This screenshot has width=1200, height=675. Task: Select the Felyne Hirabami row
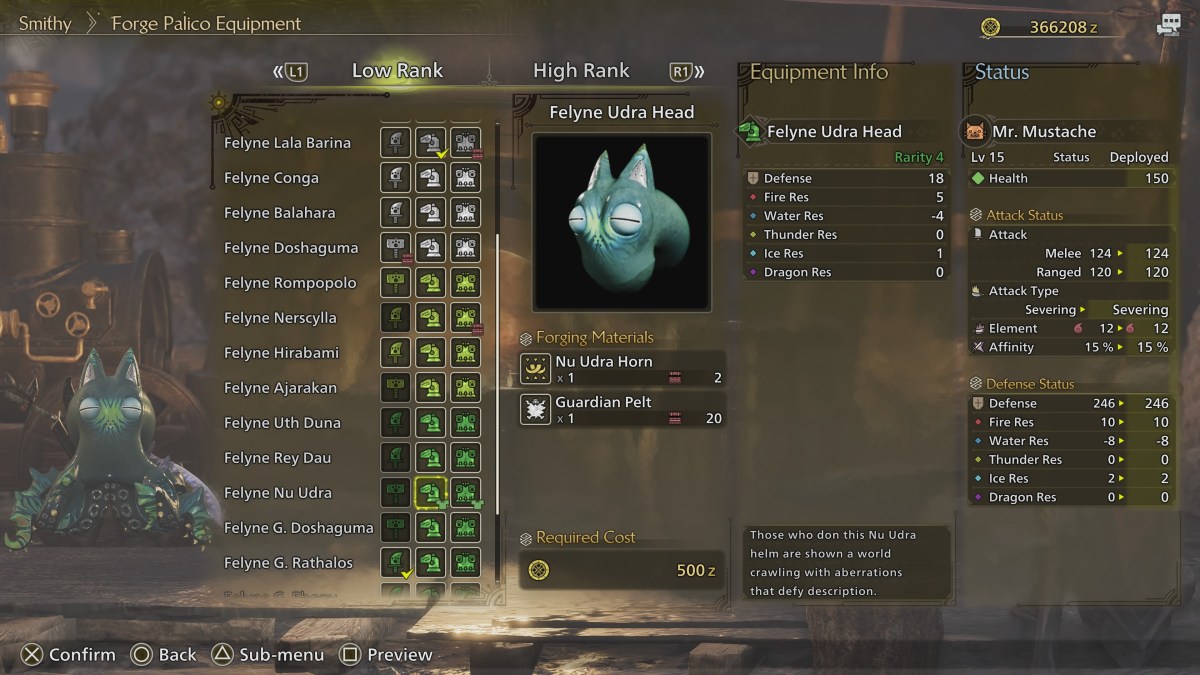[281, 353]
